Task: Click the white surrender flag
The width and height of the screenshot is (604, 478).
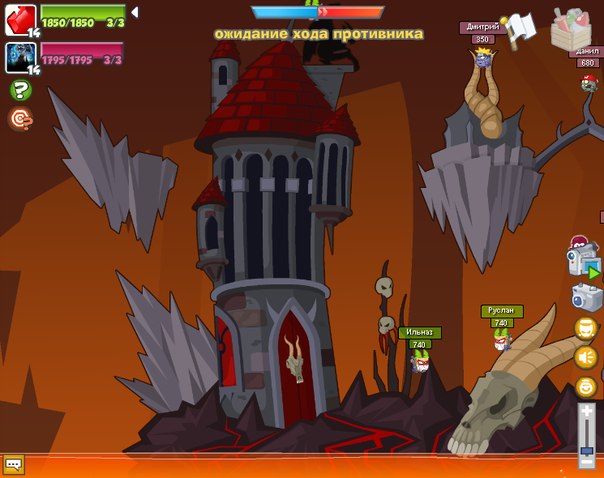Action: click(518, 30)
